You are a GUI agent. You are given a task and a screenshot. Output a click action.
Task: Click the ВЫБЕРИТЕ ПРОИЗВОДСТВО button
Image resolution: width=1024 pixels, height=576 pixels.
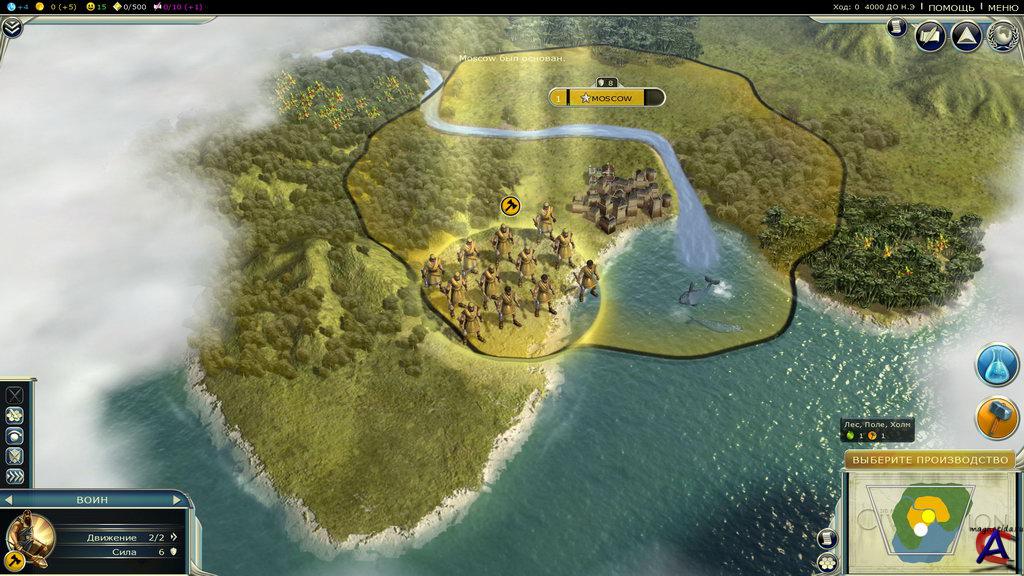[x=929, y=460]
